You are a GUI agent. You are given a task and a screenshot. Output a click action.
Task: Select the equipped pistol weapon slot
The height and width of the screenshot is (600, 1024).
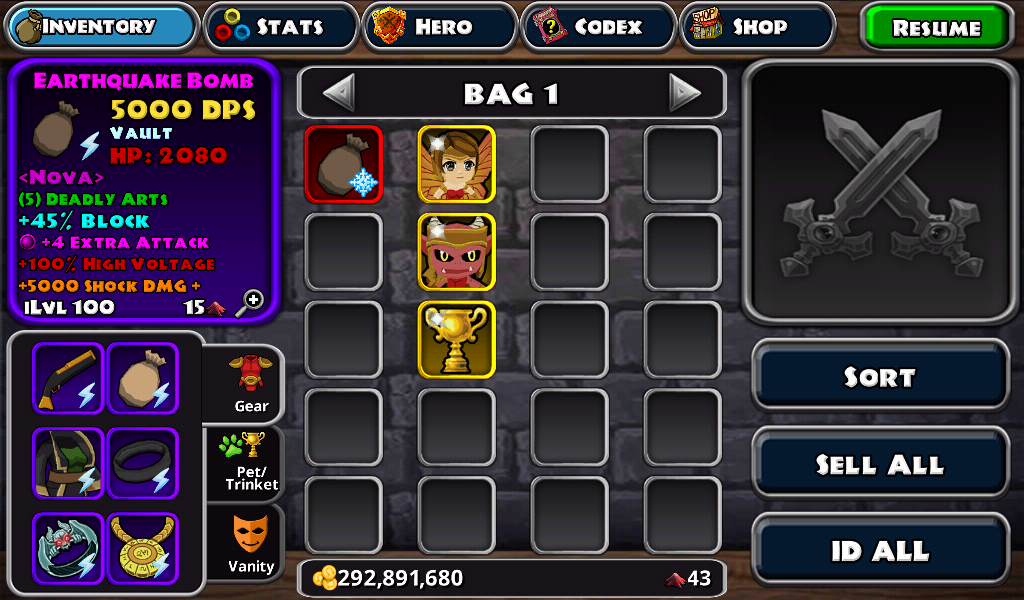click(x=68, y=378)
